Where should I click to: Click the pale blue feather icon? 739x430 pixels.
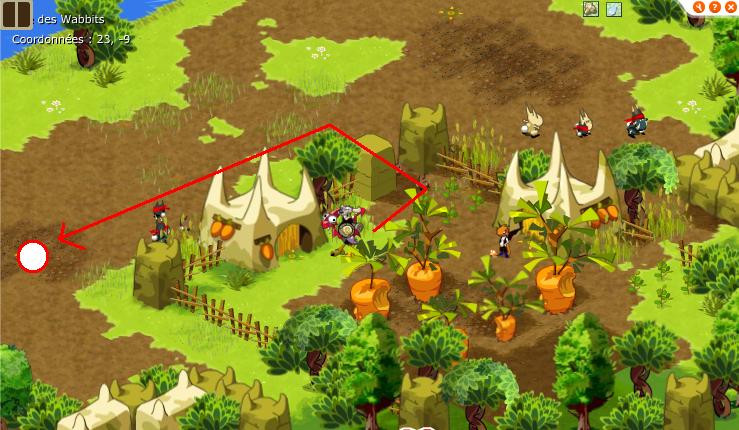point(613,9)
